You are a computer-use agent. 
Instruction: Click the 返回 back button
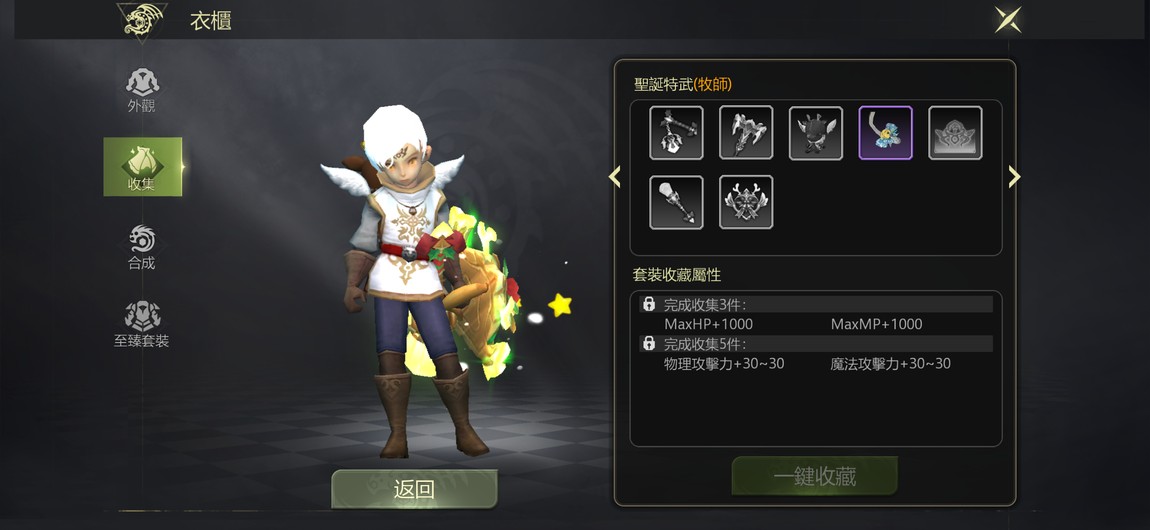414,489
